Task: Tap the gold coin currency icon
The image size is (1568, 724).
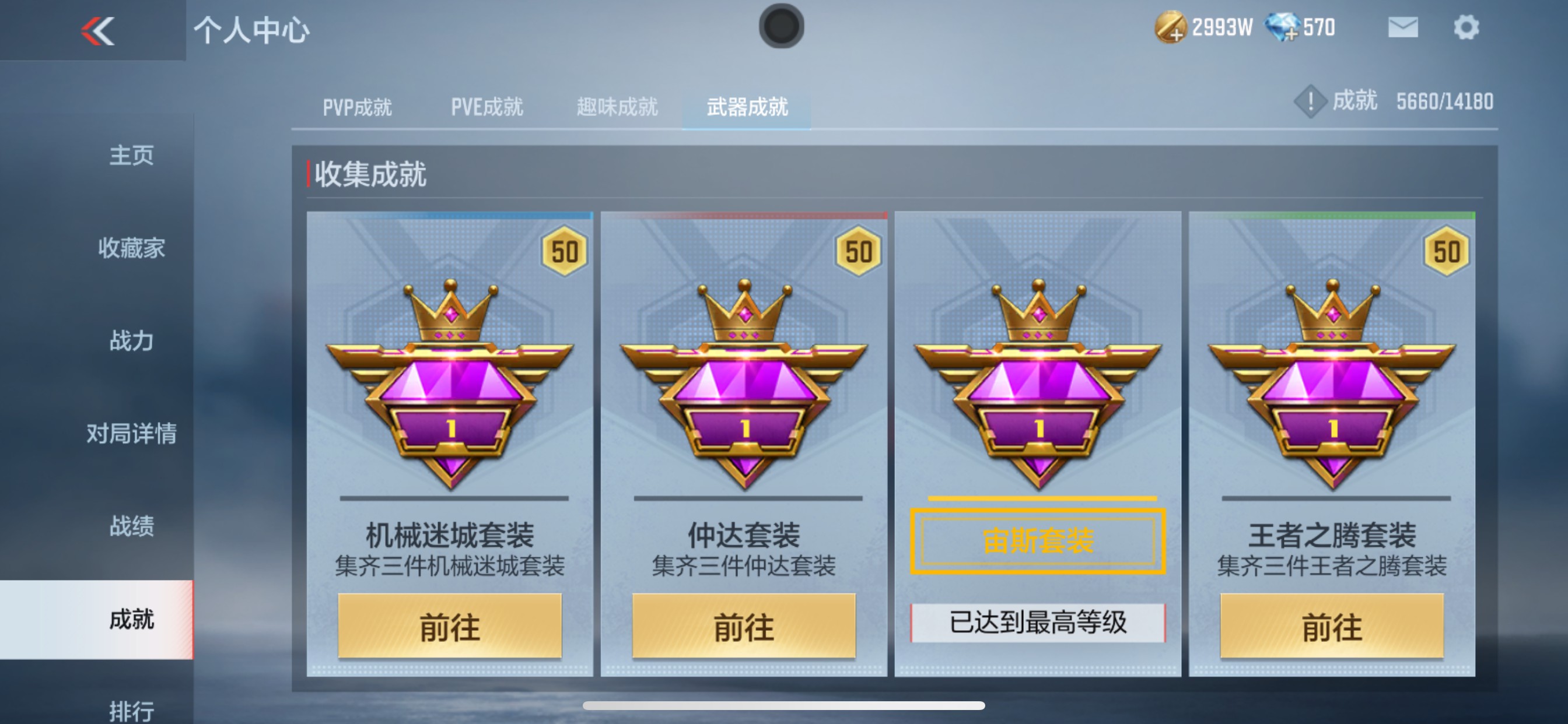Action: coord(1173,28)
